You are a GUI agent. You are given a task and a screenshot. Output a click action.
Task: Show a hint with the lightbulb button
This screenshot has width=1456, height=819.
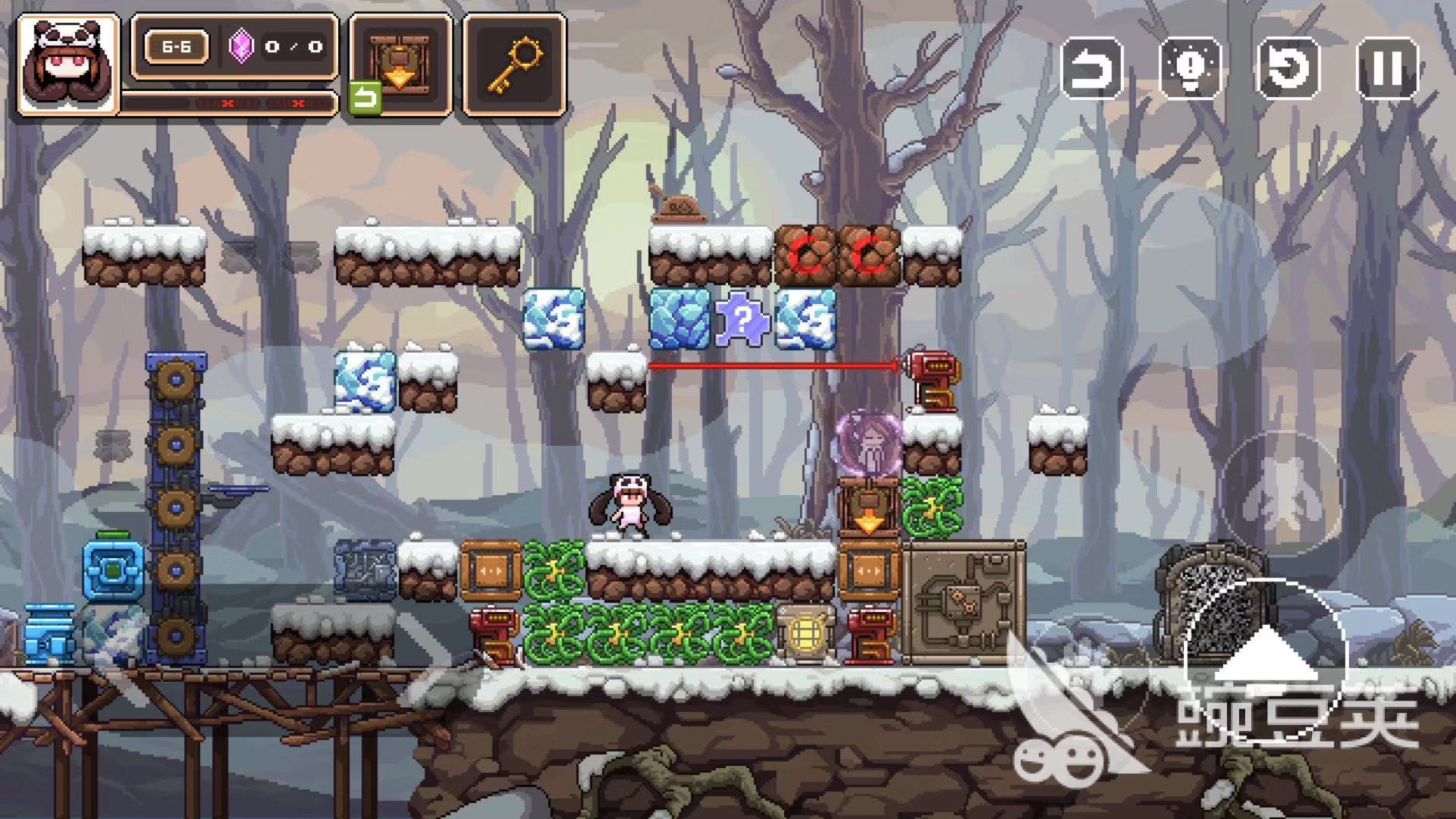coord(1190,69)
